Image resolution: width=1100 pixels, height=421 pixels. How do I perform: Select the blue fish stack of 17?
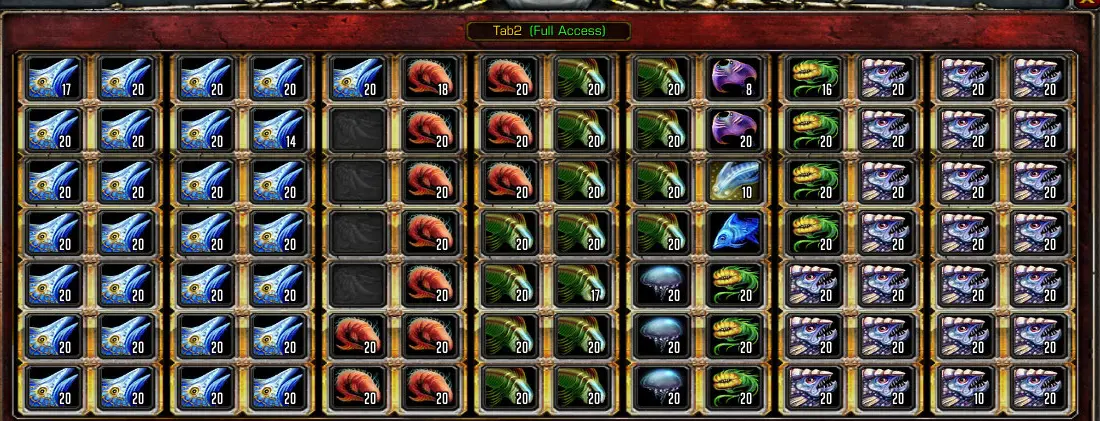tap(52, 78)
